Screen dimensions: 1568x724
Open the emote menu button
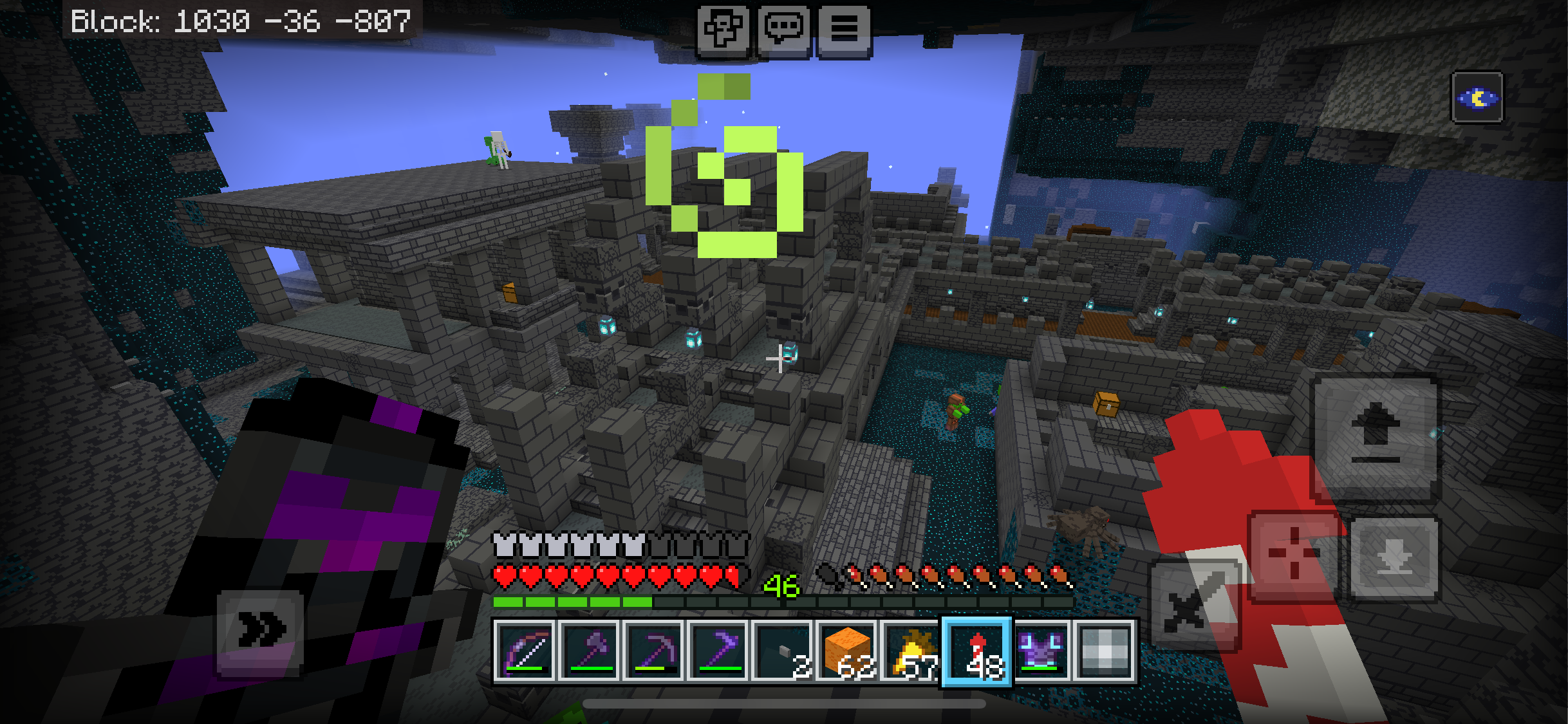click(723, 29)
